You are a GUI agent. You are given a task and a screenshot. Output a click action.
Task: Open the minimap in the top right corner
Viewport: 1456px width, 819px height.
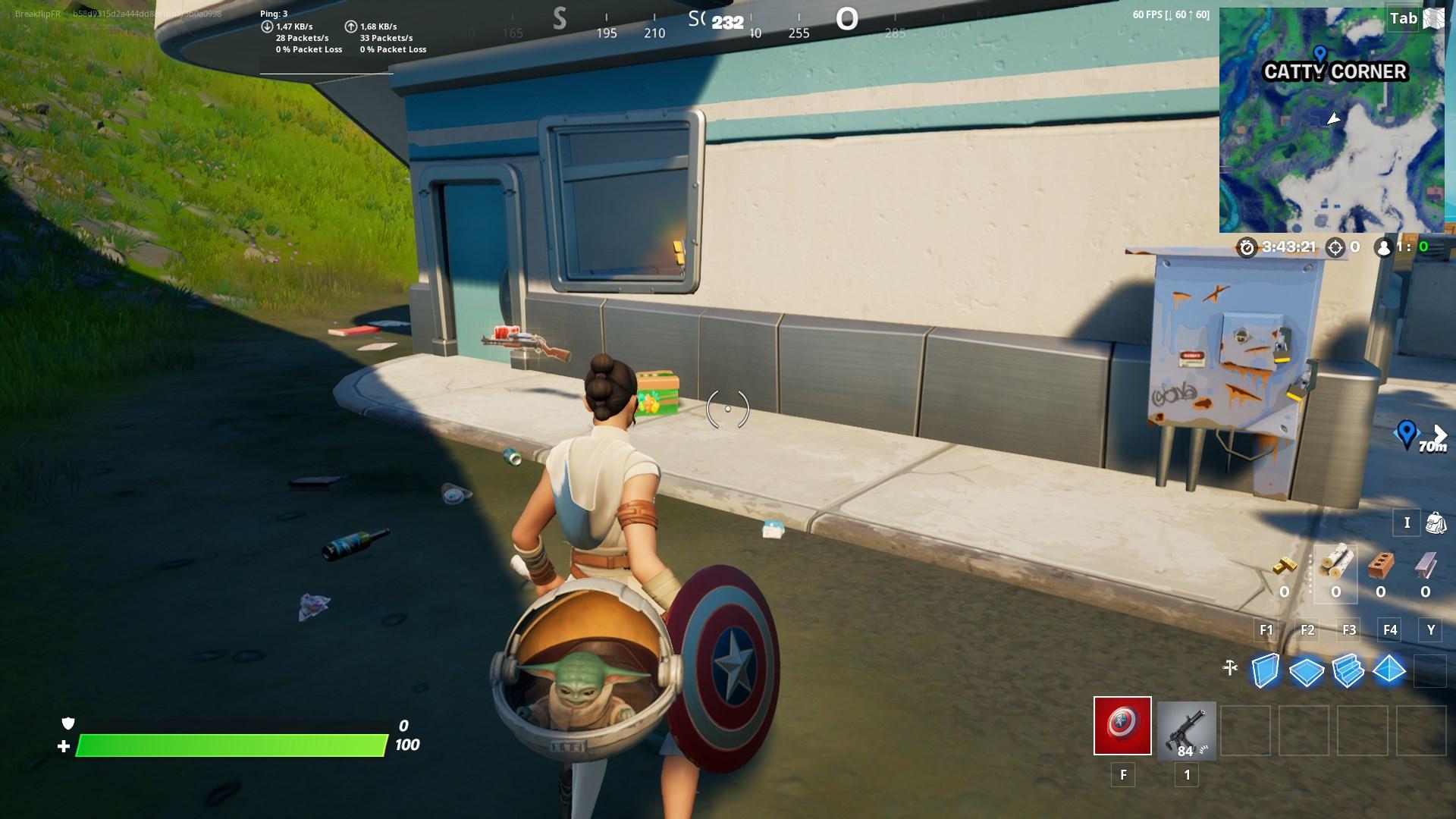click(x=1335, y=121)
